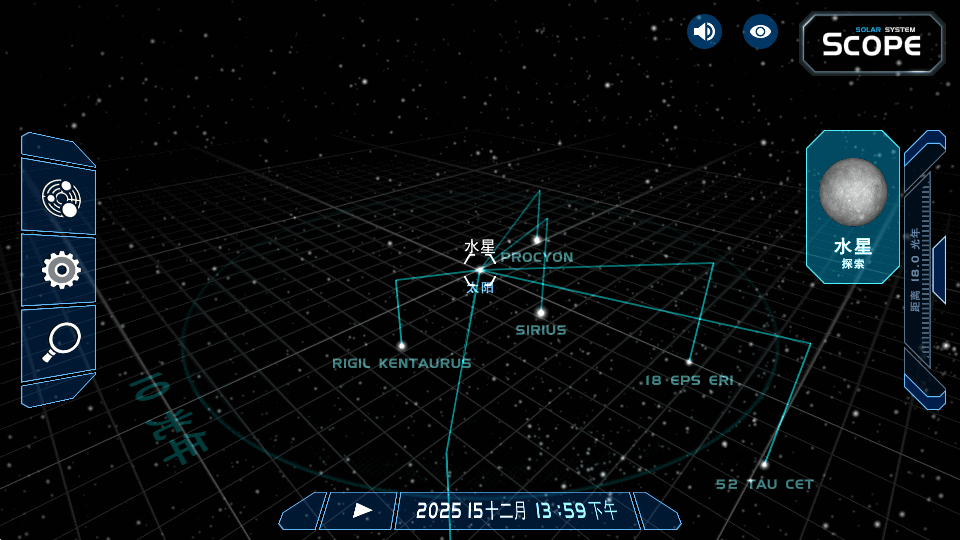
Task: Open the solar system orbits view
Action: (60, 198)
